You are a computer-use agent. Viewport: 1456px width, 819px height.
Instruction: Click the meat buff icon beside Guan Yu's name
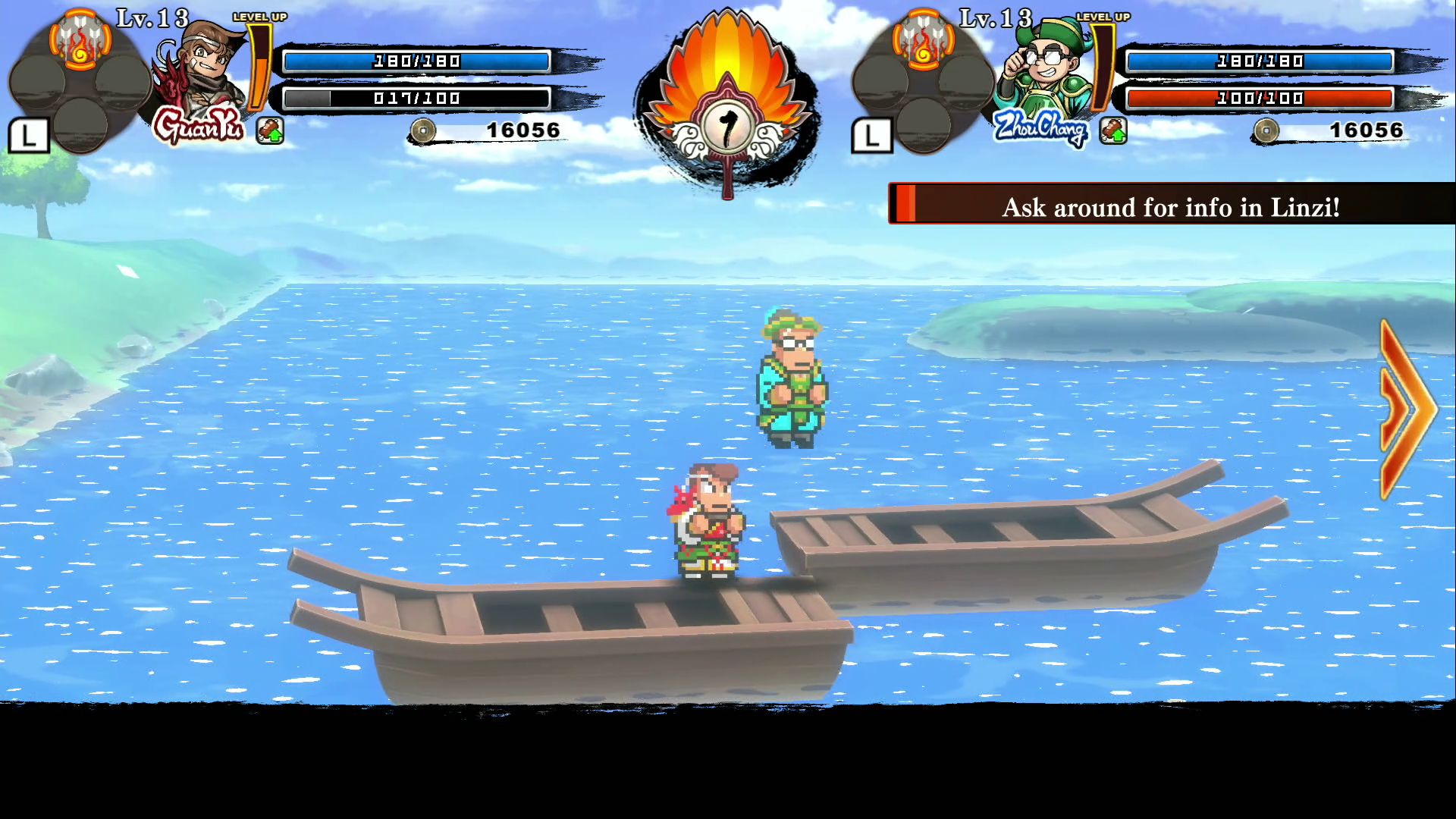tap(270, 130)
